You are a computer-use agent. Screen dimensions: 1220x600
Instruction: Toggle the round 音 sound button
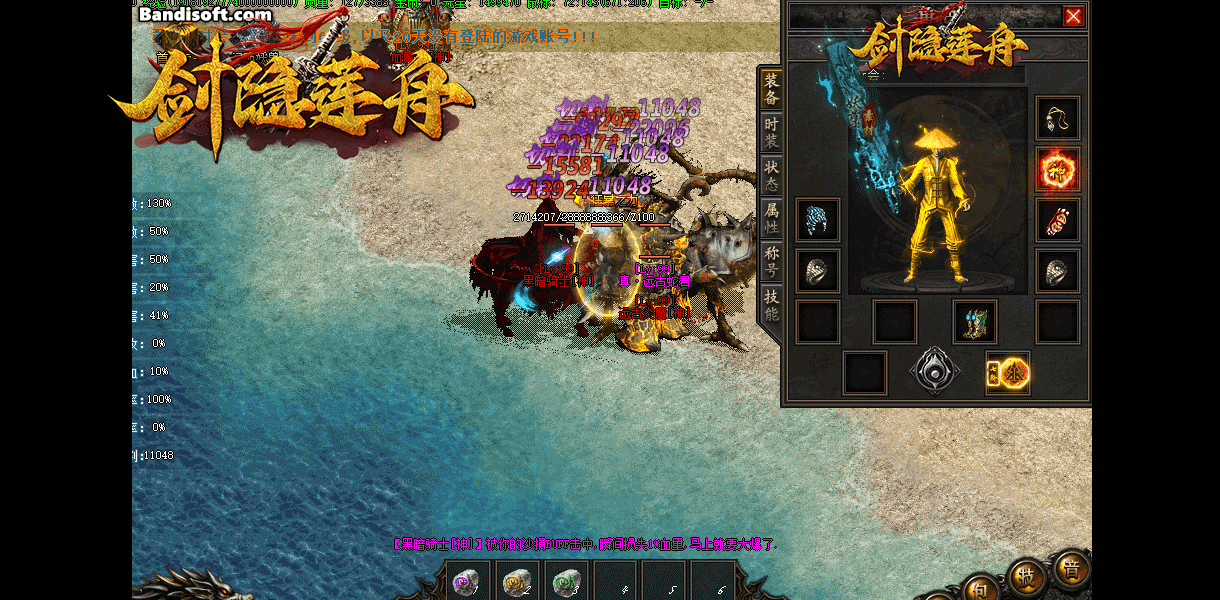(1072, 568)
